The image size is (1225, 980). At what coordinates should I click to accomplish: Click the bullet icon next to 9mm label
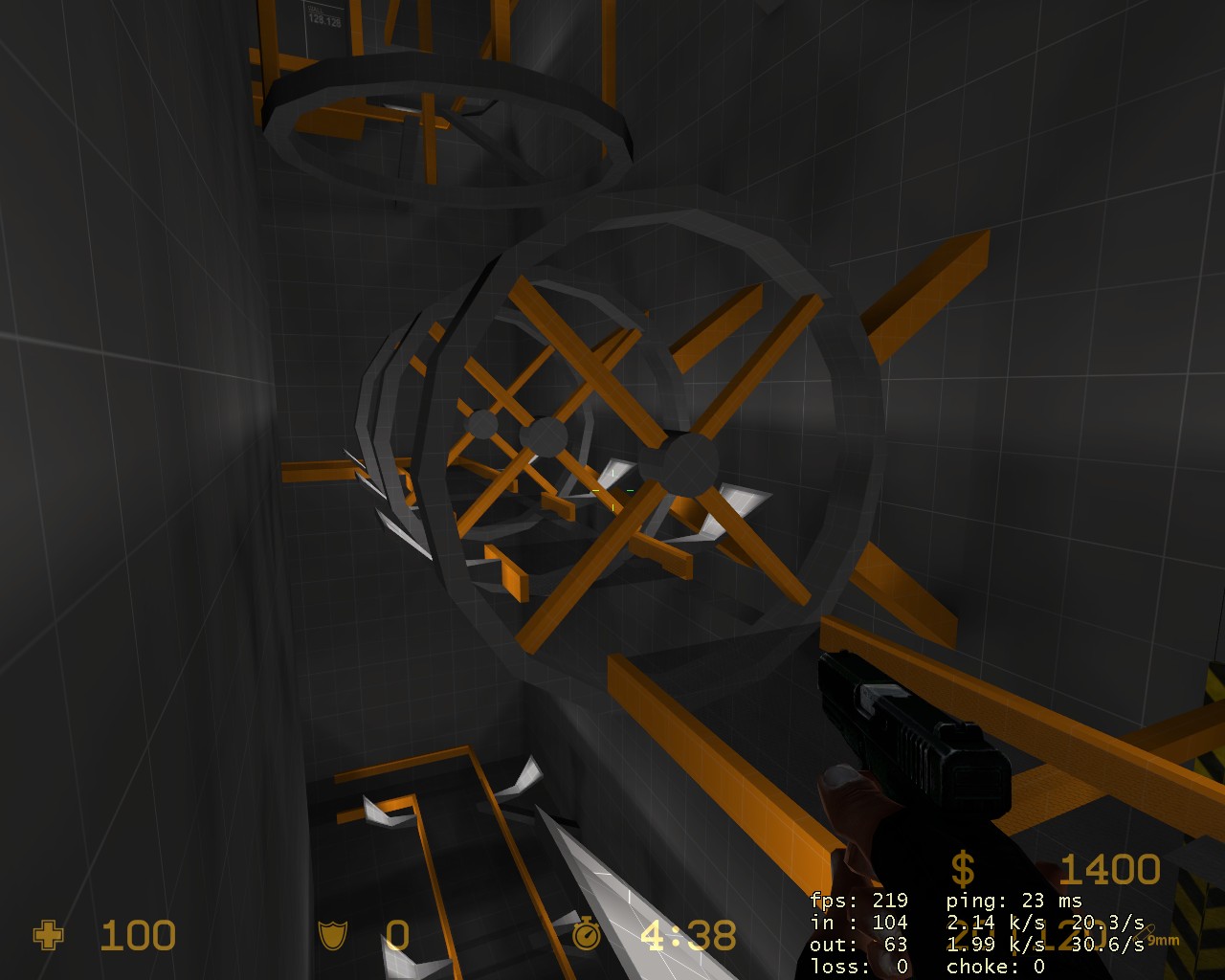[x=1146, y=931]
